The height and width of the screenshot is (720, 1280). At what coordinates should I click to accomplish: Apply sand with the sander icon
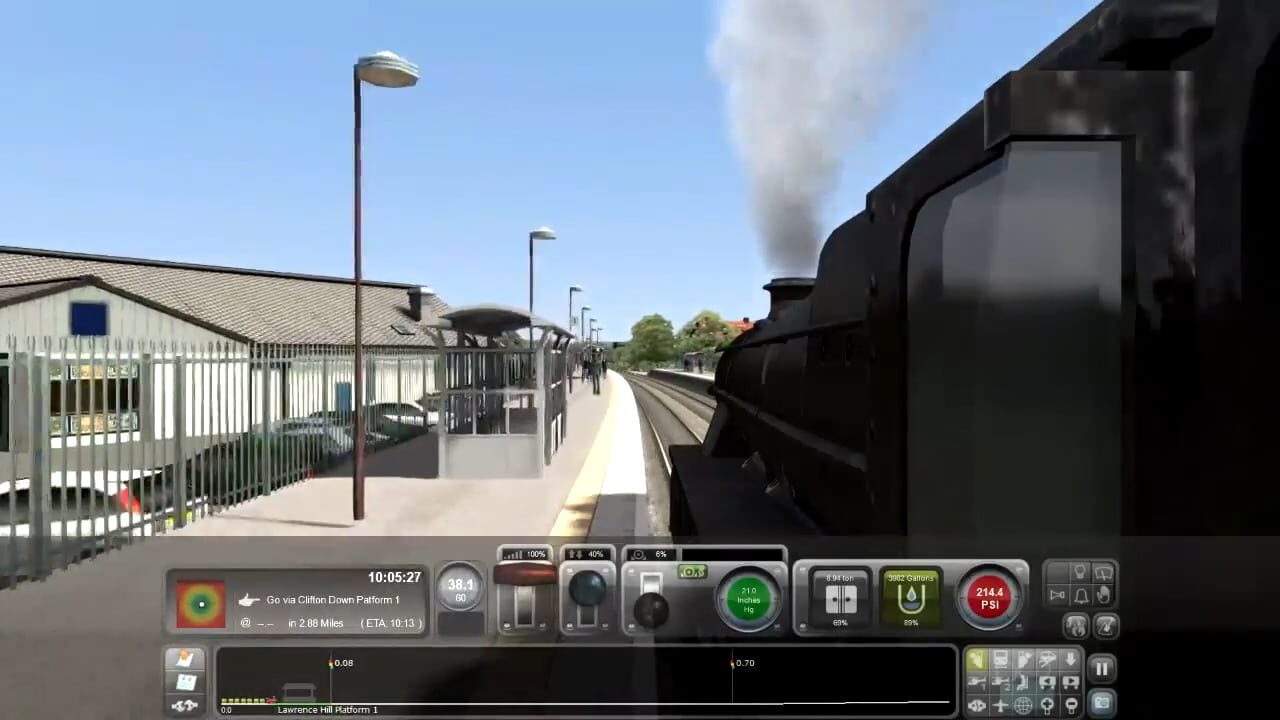click(x=1104, y=594)
